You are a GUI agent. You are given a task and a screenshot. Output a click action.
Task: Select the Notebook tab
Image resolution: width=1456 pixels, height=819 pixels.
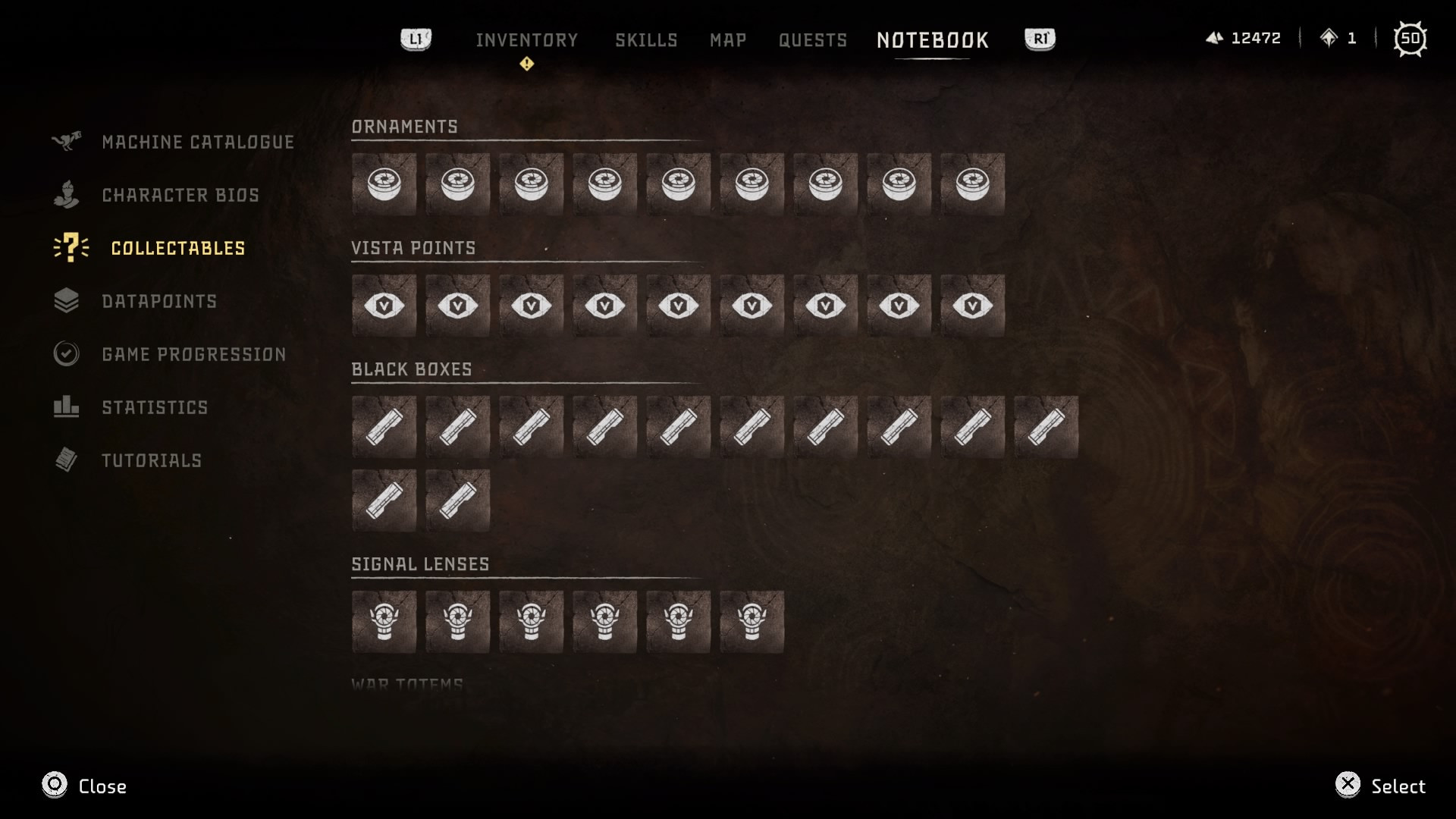(933, 40)
